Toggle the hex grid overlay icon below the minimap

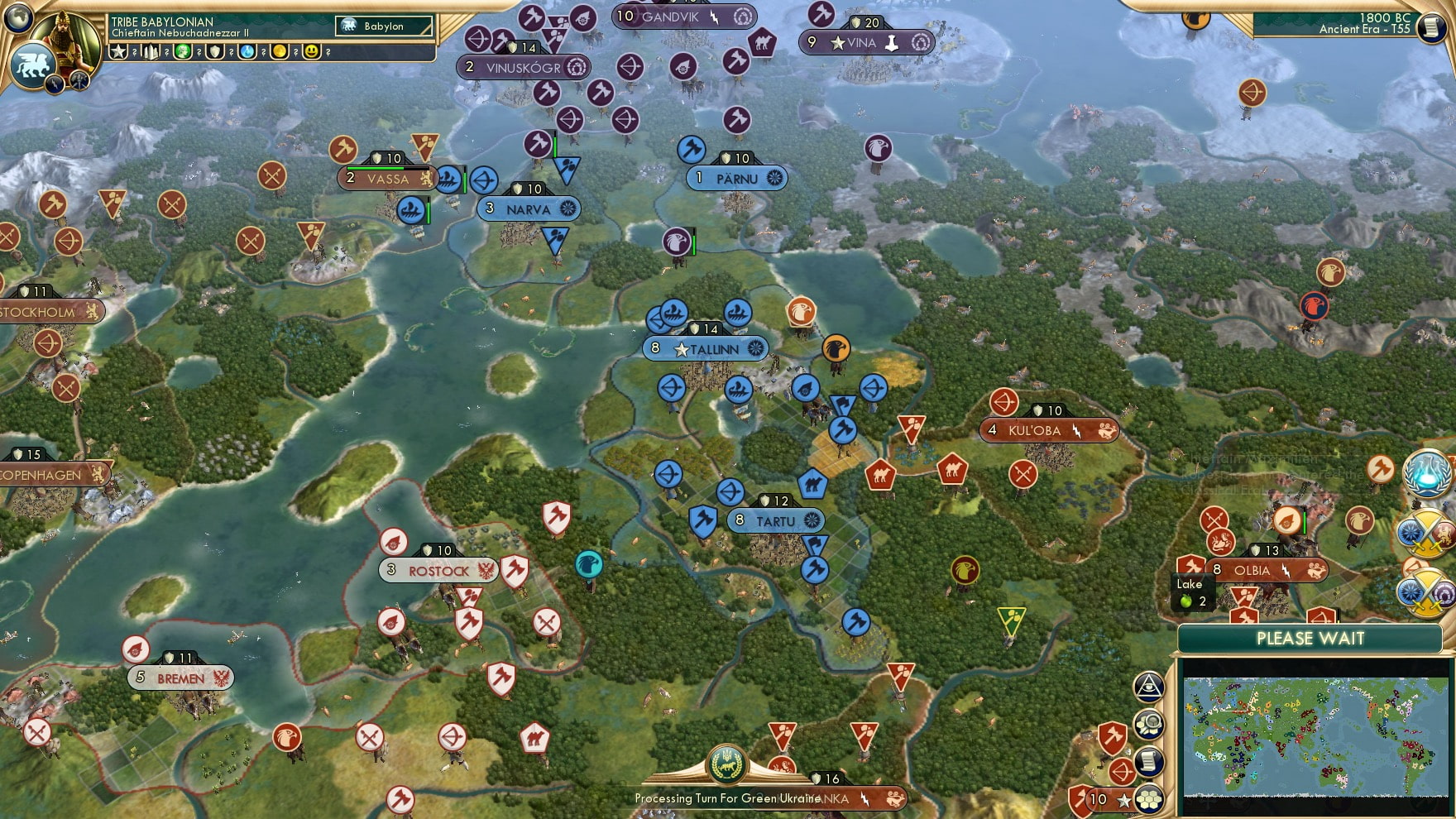[1148, 798]
